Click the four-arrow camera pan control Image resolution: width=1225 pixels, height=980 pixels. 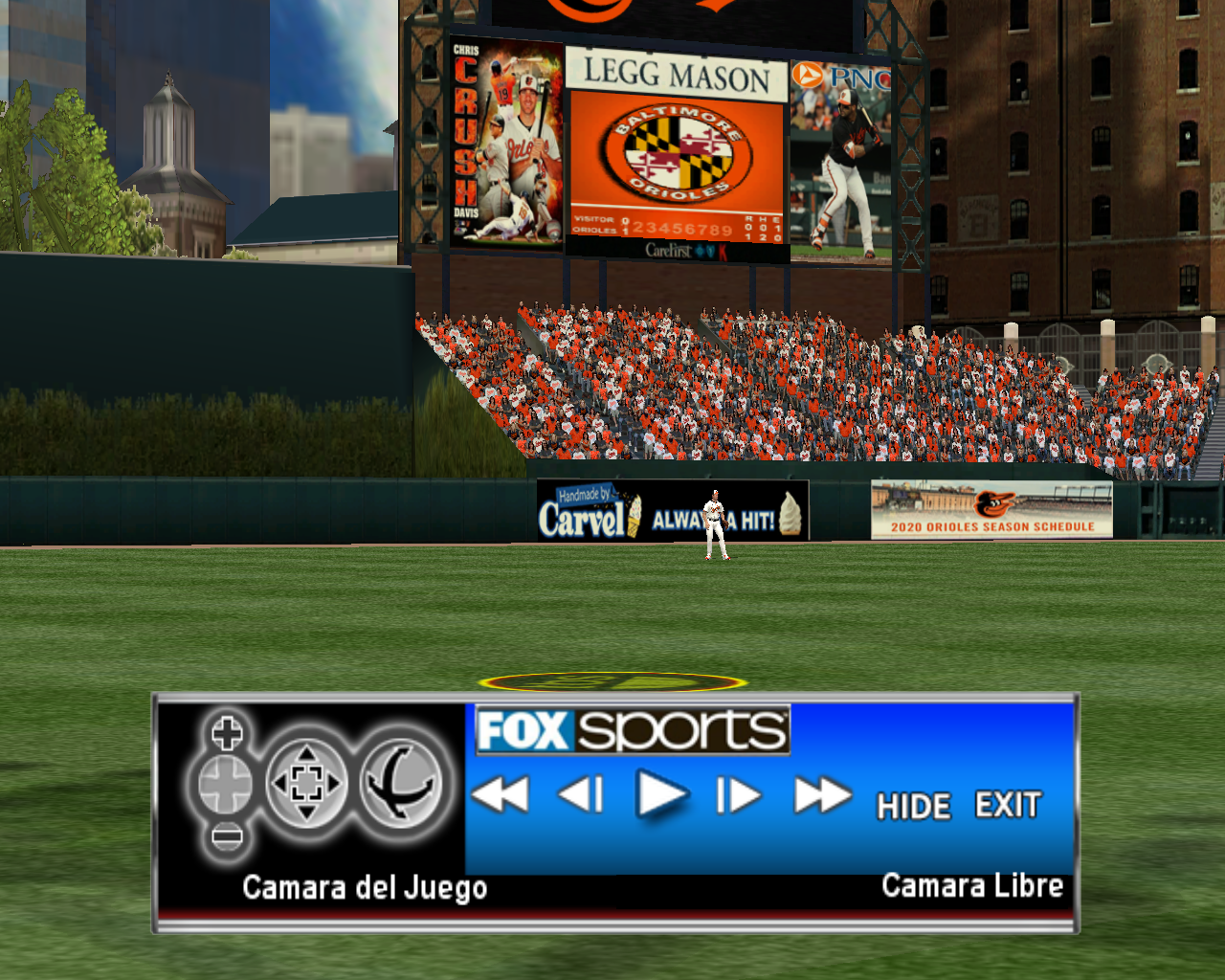(x=306, y=784)
